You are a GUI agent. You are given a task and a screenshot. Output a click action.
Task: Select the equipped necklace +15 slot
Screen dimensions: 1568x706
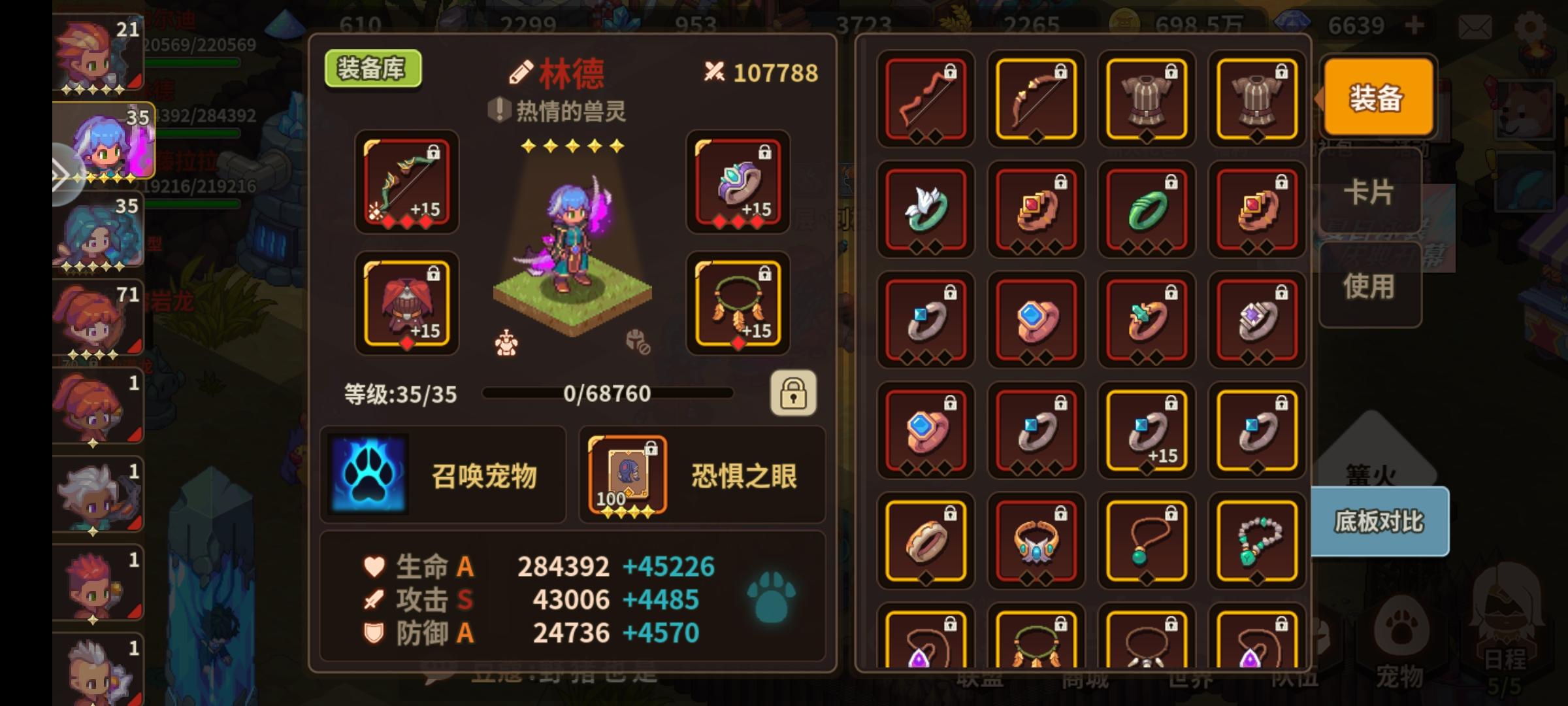point(736,304)
